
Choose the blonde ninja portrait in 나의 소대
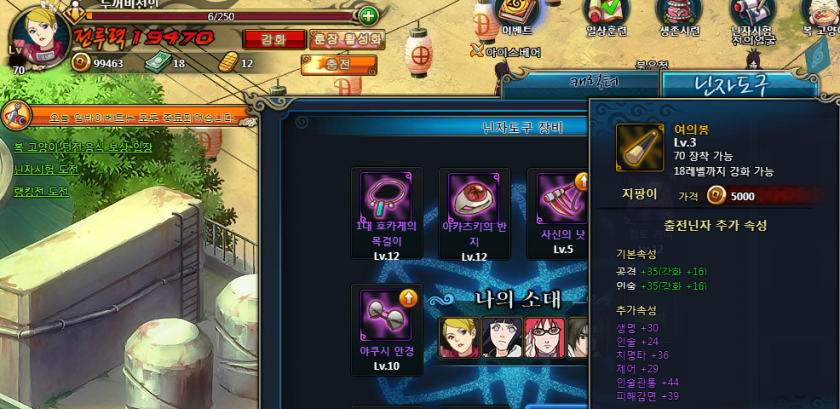click(x=457, y=337)
